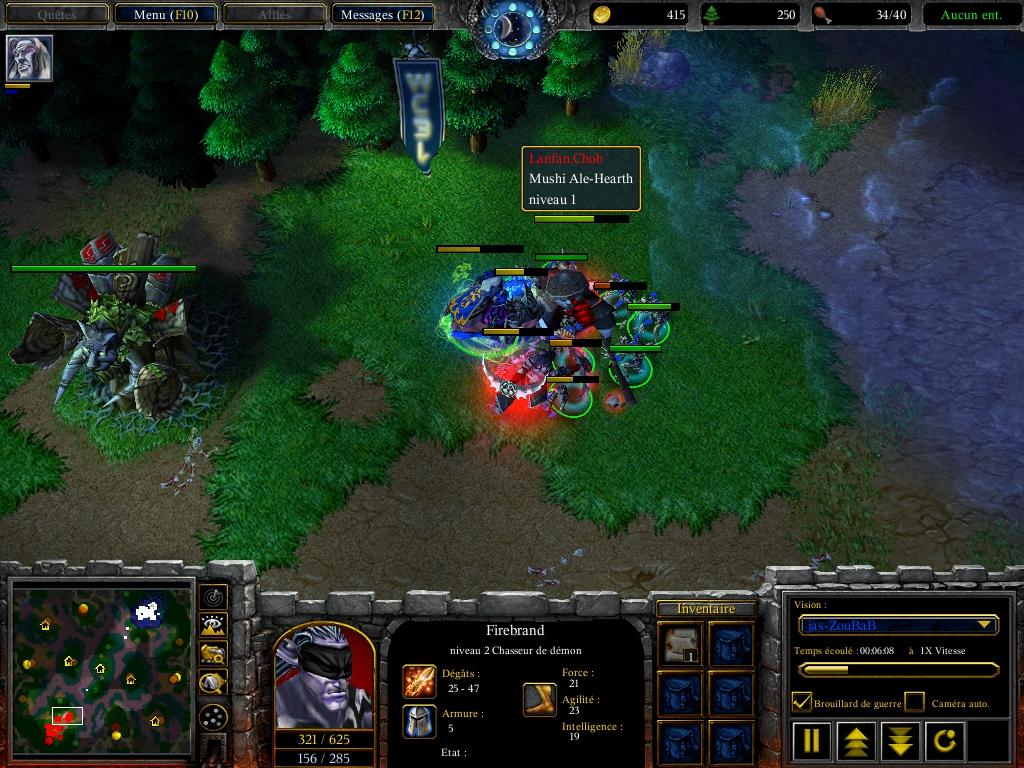The width and height of the screenshot is (1024, 768).
Task: Increase the replay speed
Action: [857, 741]
